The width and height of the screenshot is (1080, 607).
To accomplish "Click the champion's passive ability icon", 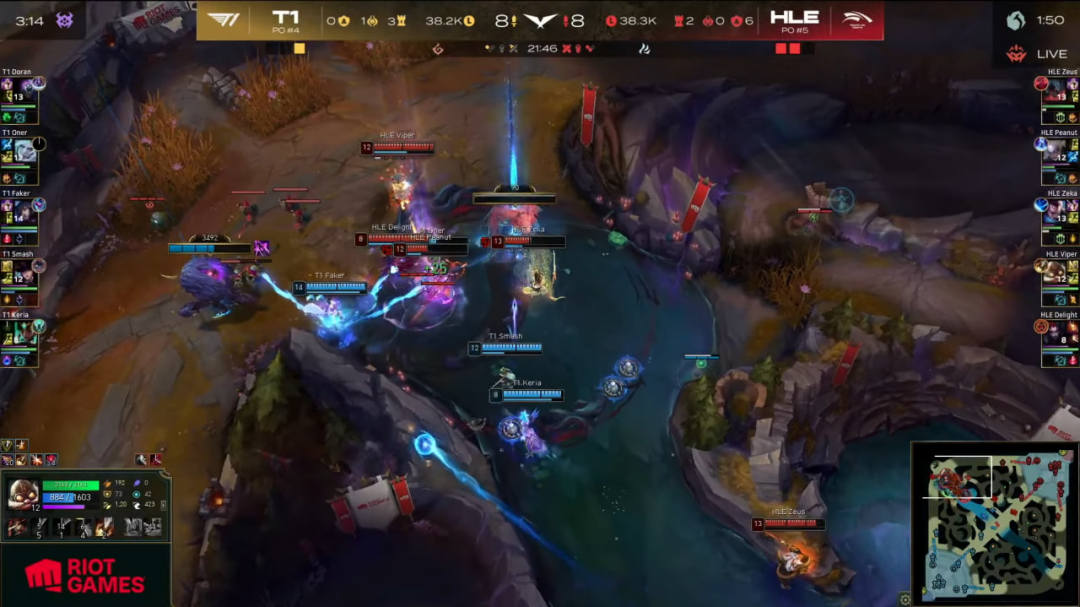I will [x=17, y=526].
